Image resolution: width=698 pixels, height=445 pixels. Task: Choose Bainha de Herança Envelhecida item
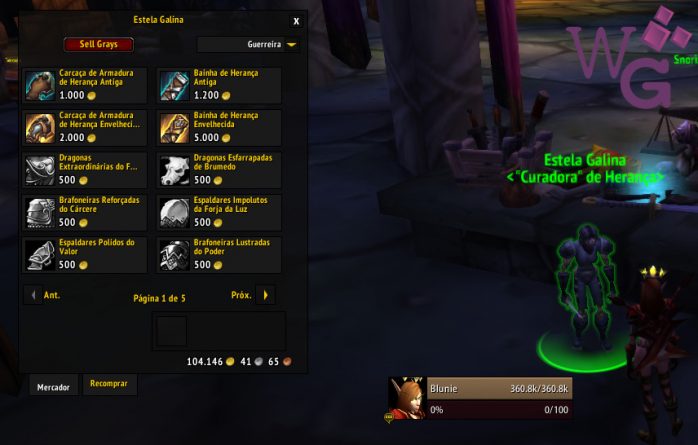(x=176, y=128)
